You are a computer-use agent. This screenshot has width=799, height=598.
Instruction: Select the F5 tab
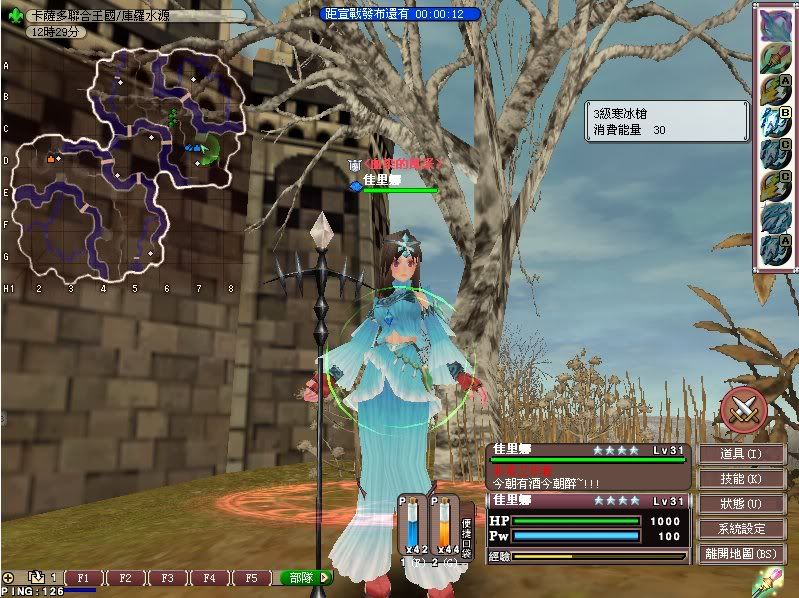click(252, 578)
